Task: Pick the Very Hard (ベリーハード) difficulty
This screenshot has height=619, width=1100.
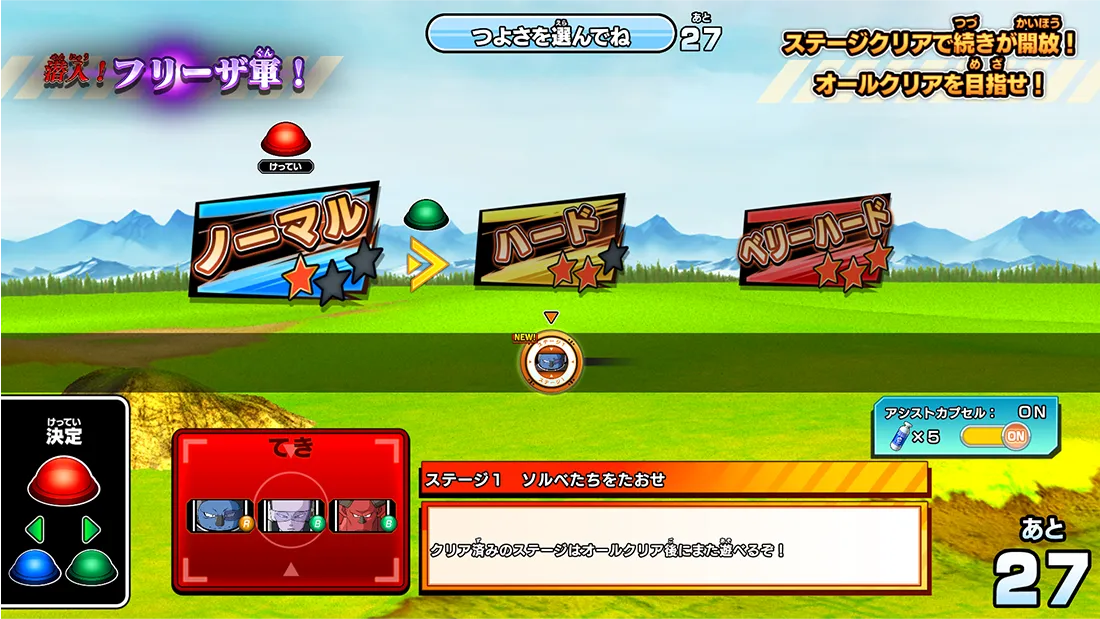Action: [x=815, y=241]
